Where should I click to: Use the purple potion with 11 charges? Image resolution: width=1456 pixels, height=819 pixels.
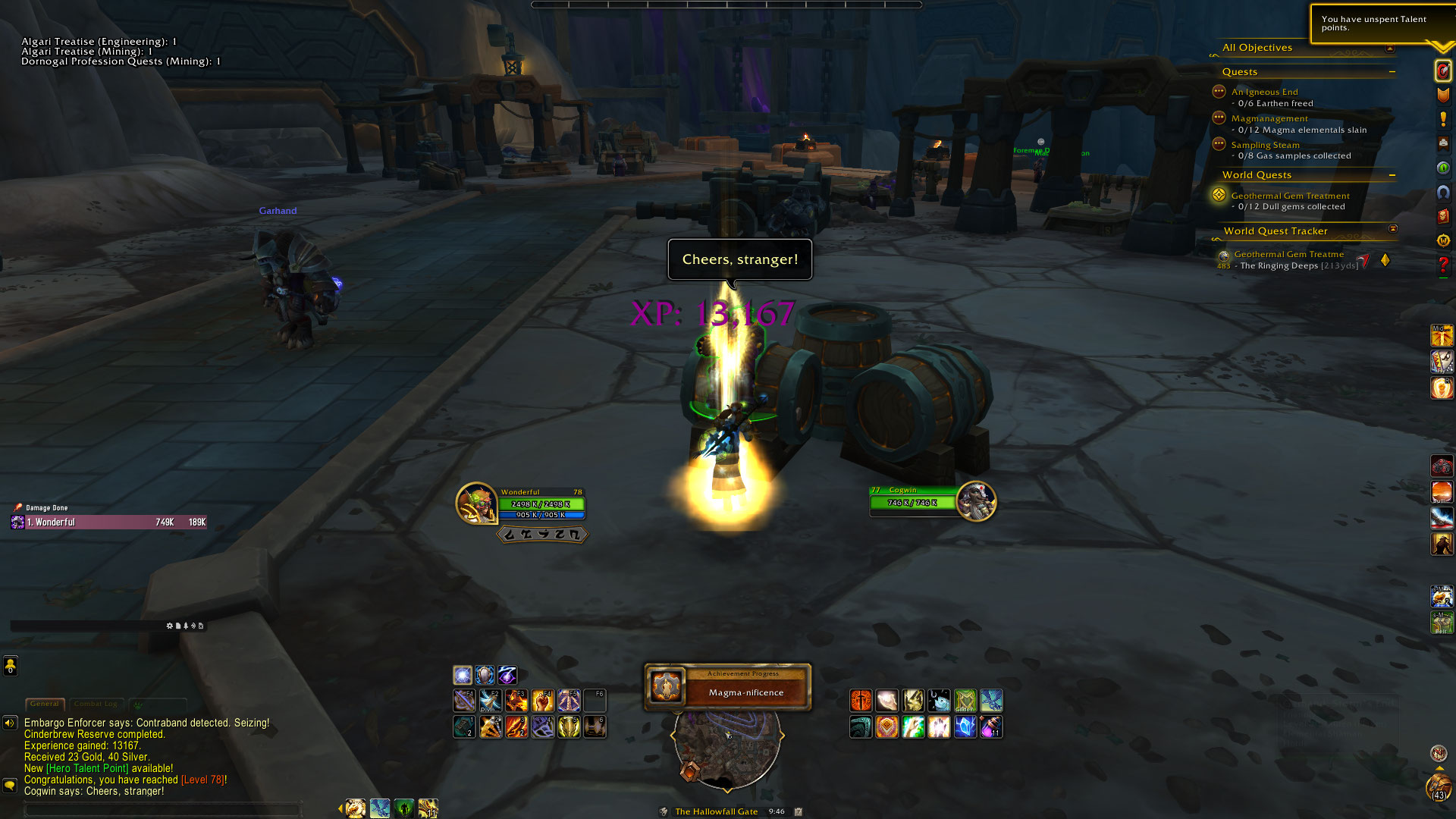(990, 727)
